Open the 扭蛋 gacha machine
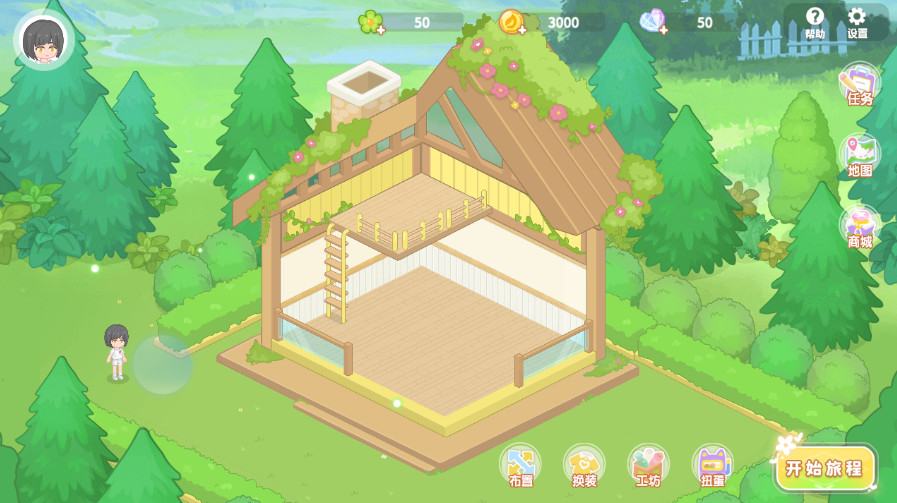The height and width of the screenshot is (503, 897). click(712, 466)
